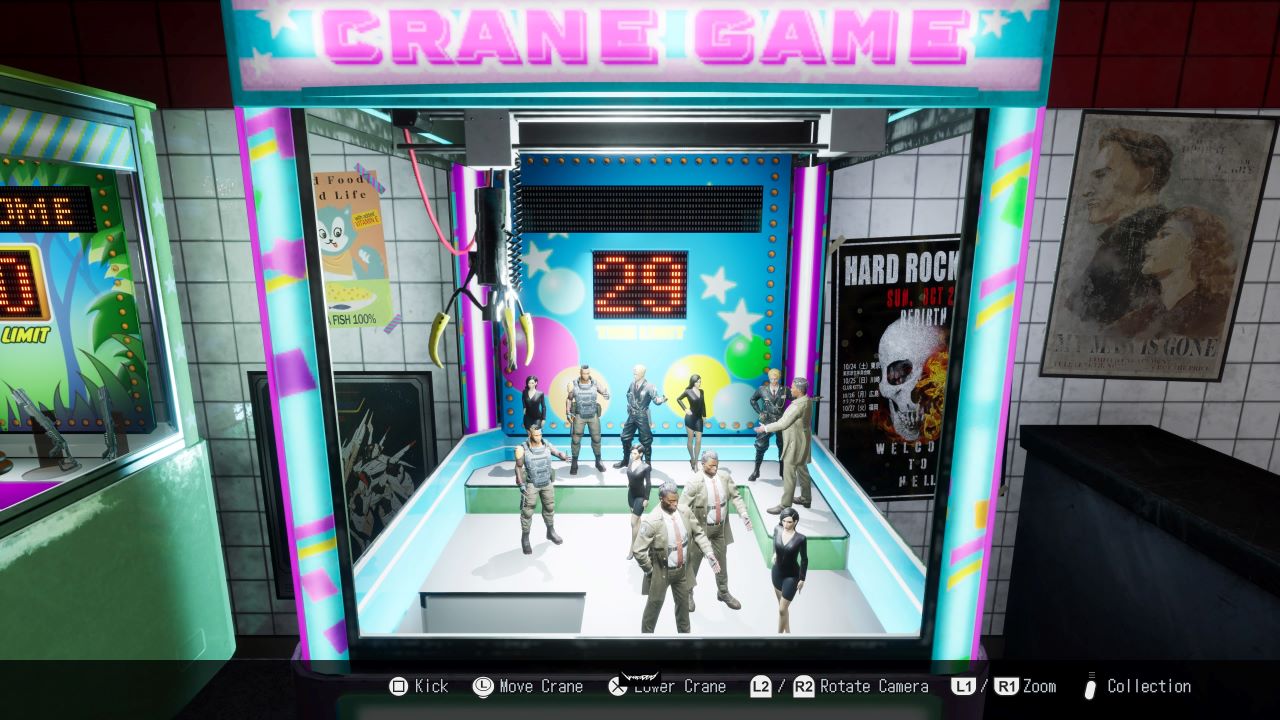1280x720 pixels.
Task: Click the L1 shoulder icon for Zoom
Action: (965, 687)
